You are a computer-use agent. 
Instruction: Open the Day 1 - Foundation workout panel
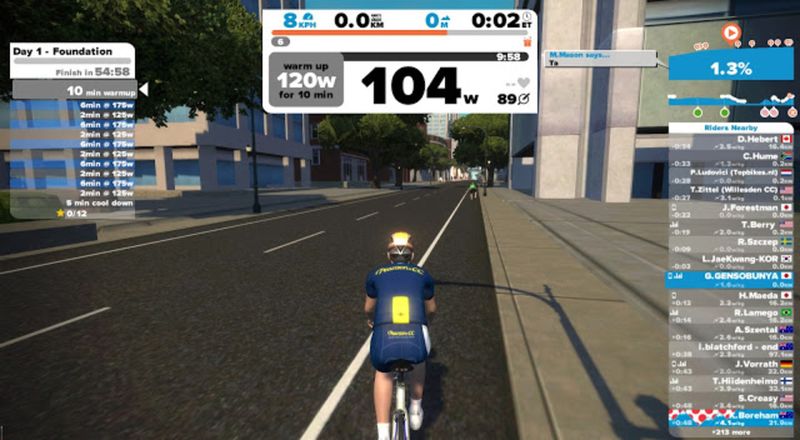point(72,52)
